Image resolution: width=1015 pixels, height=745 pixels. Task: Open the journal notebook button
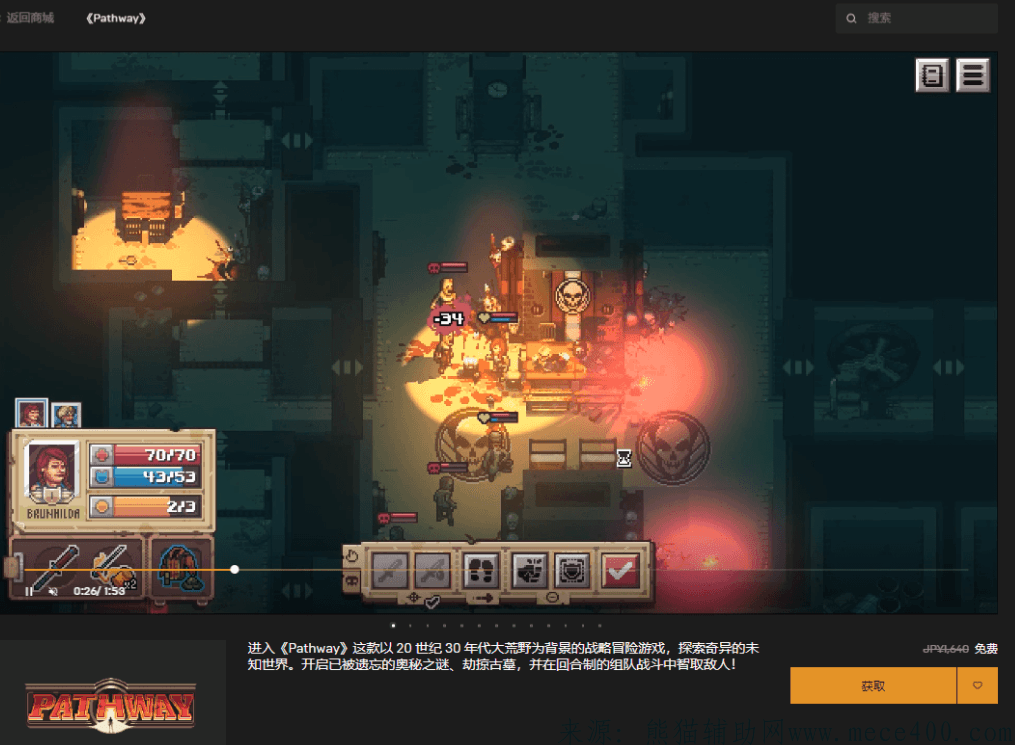932,76
